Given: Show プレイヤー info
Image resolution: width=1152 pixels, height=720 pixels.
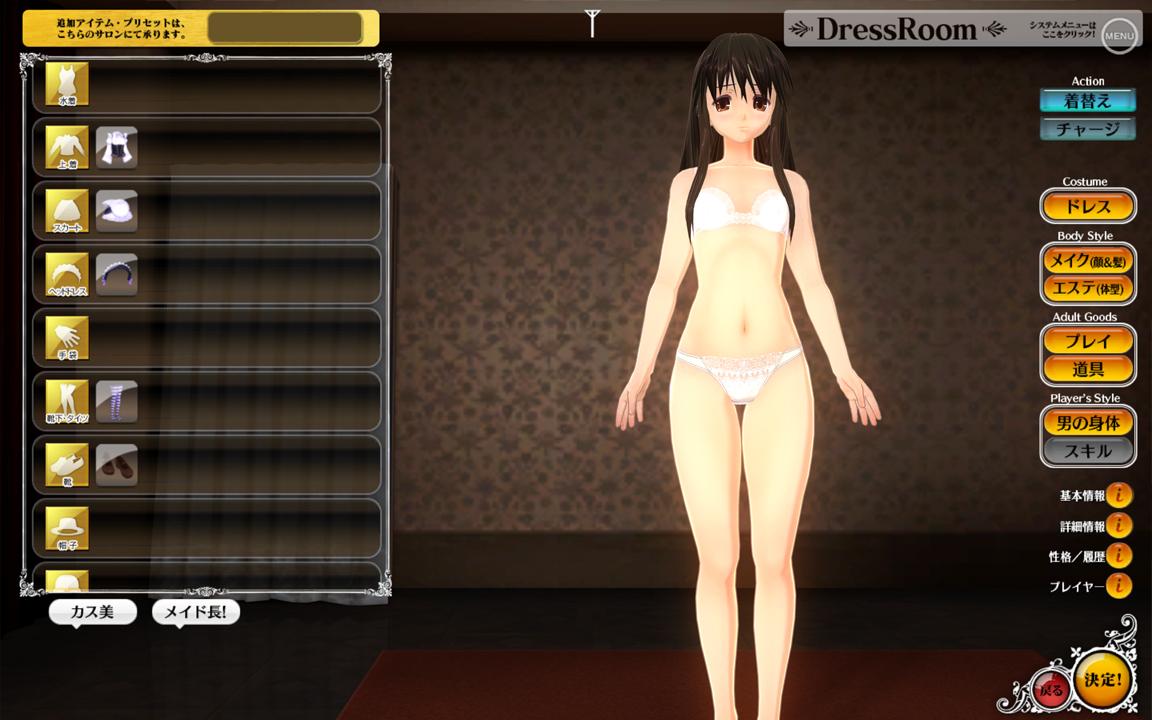Looking at the screenshot, I should click(x=1119, y=586).
